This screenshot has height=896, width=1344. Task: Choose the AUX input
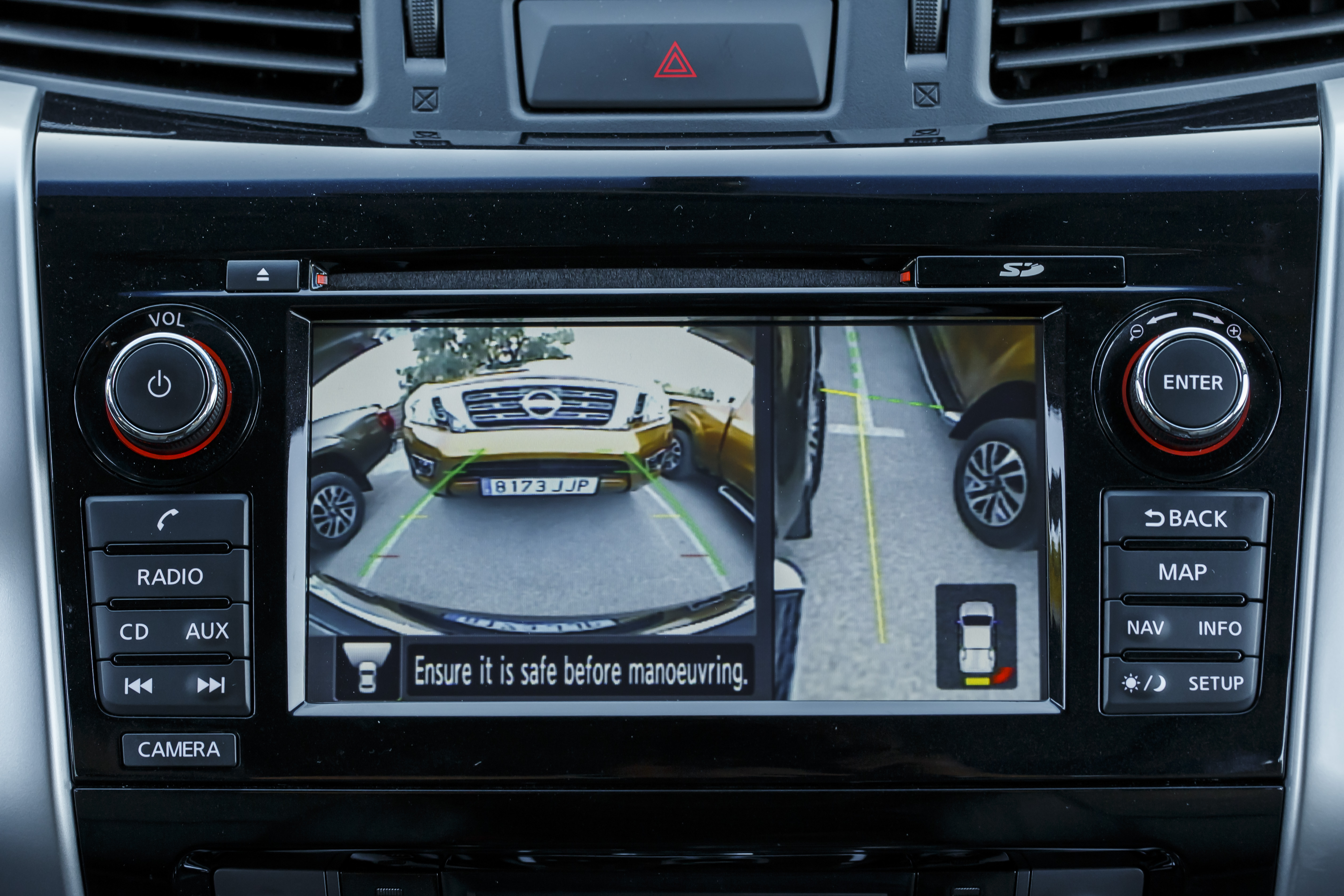(x=207, y=631)
